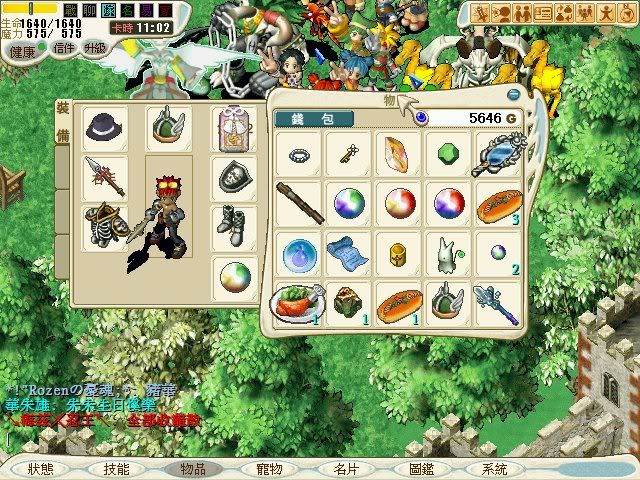Select the 物品 items menu button

(192, 468)
